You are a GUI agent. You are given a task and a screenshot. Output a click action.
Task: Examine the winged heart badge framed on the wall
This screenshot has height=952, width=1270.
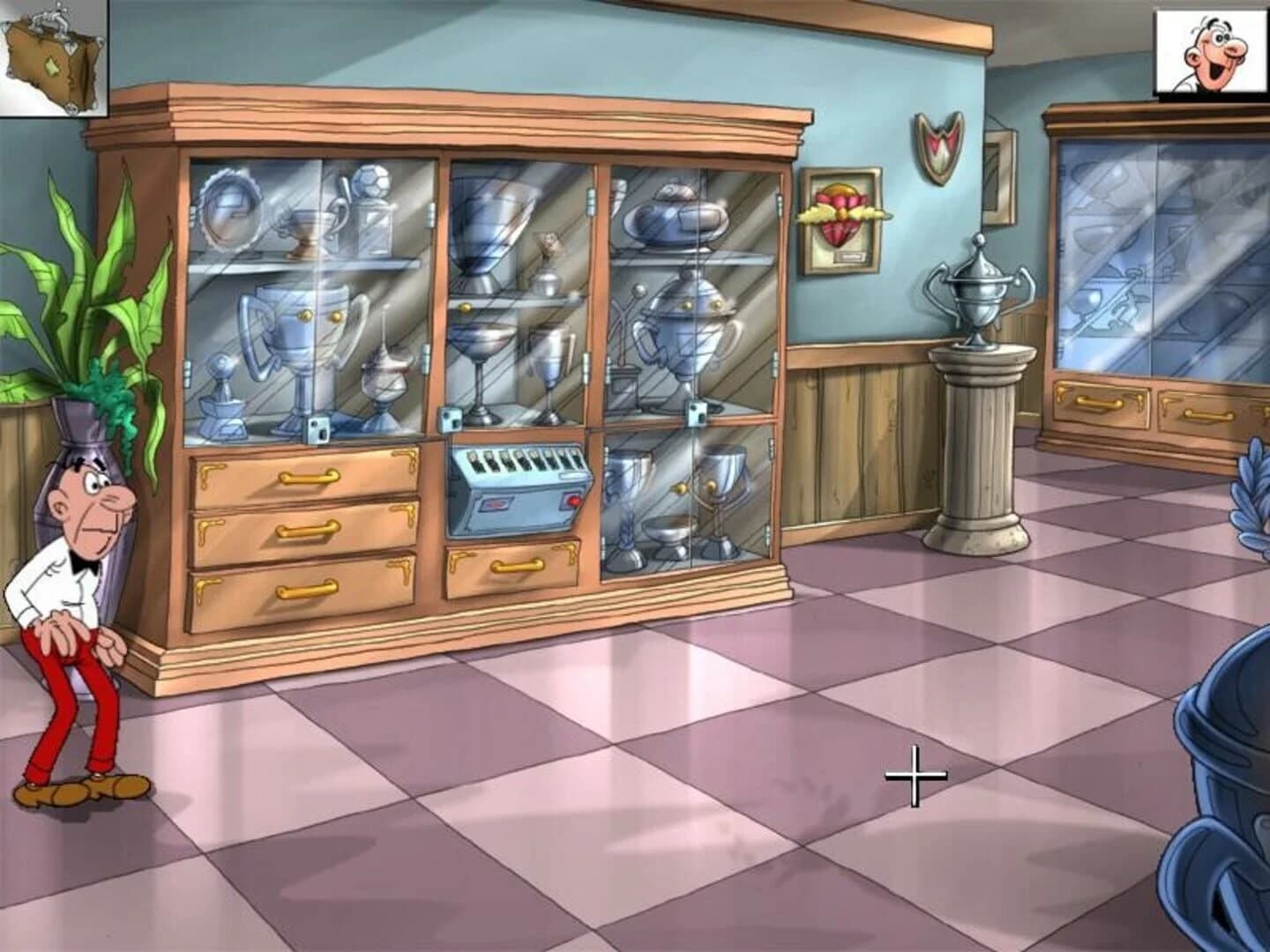tap(840, 214)
